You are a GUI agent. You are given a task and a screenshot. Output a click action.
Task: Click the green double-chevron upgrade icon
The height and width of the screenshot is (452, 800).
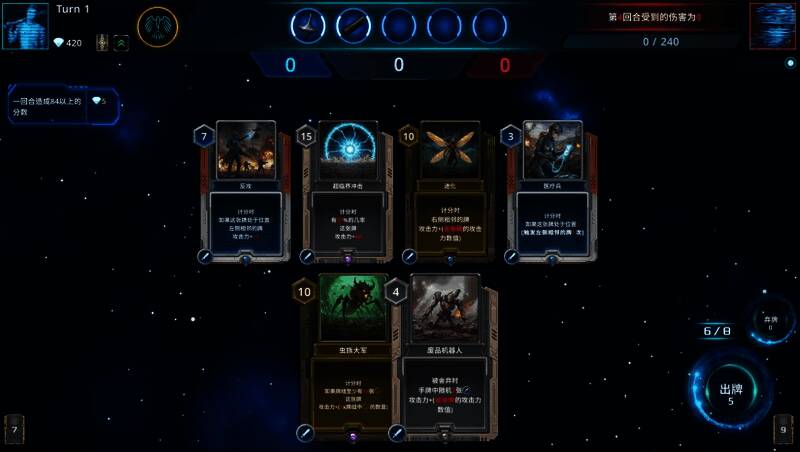121,43
